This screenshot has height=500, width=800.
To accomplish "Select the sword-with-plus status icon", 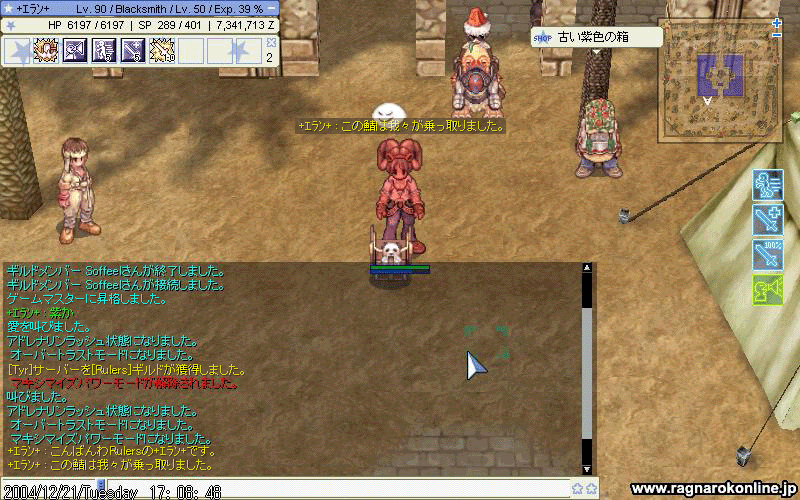I will [x=767, y=220].
